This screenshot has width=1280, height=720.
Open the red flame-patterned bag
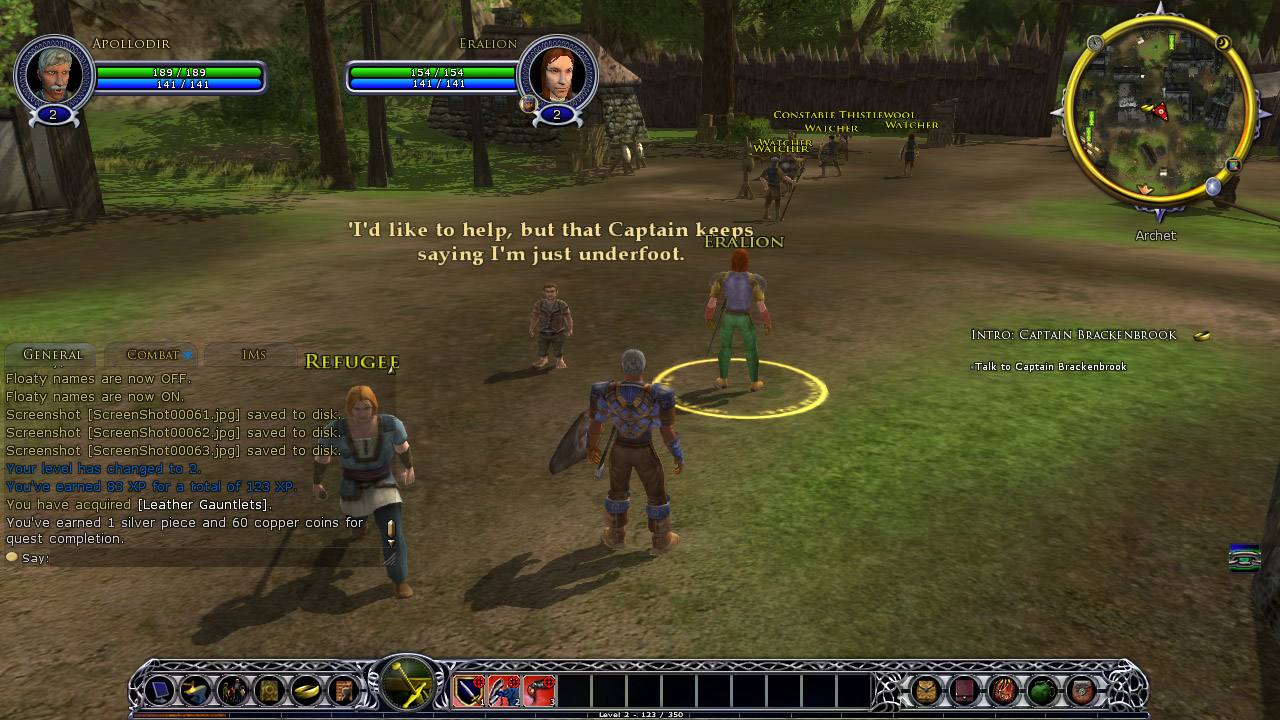[1003, 691]
